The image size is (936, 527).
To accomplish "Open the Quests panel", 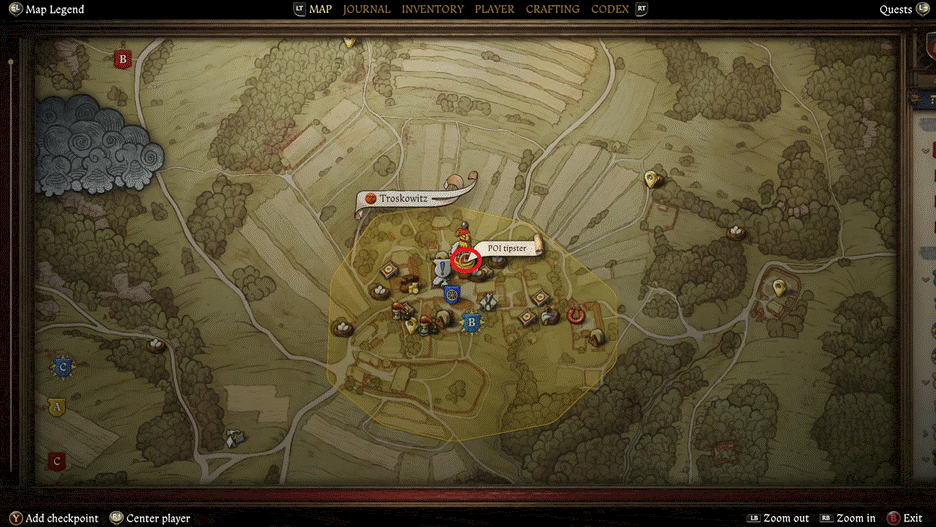I will tap(895, 9).
